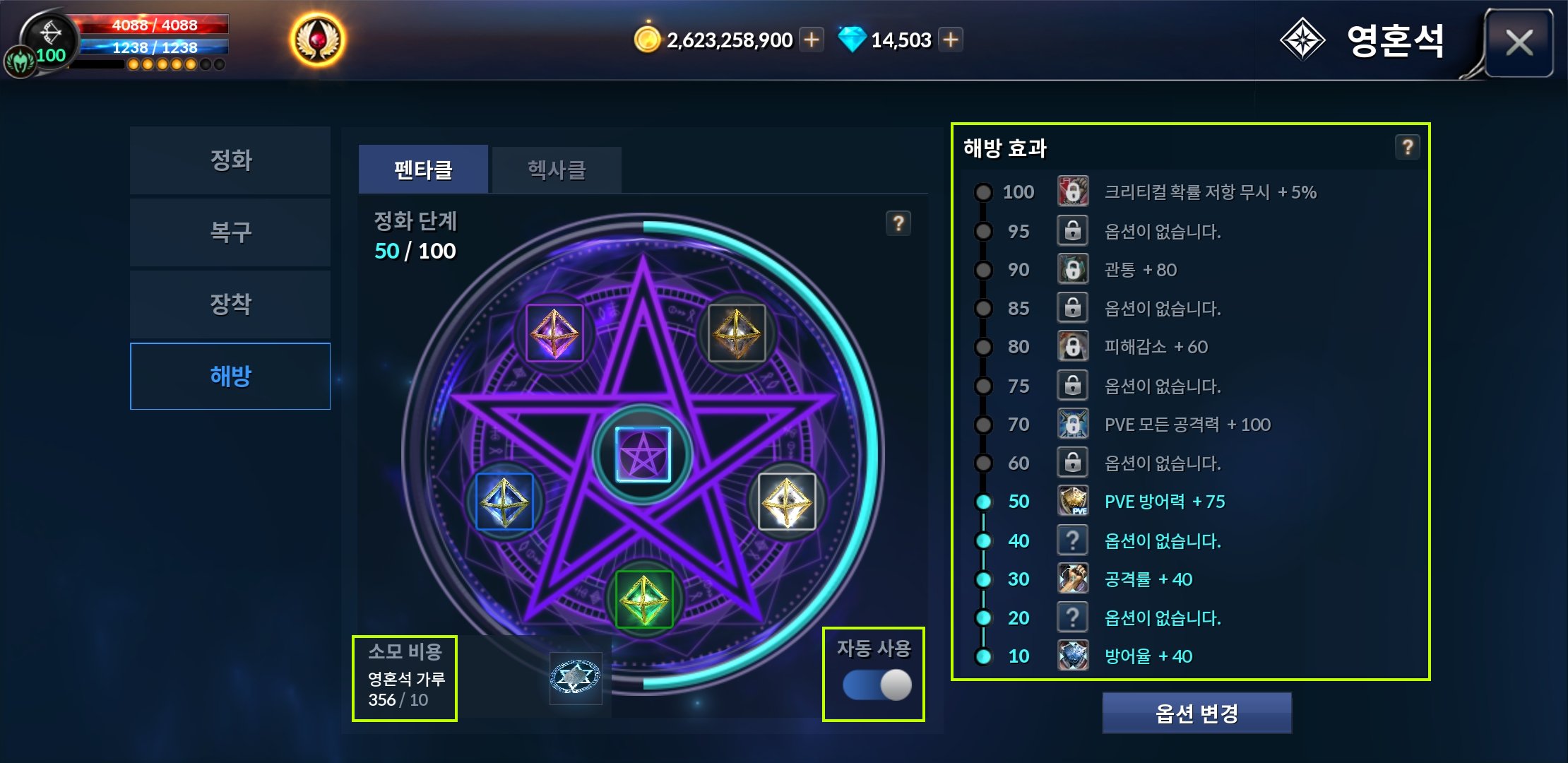Close the 영혼석 window
The width and height of the screenshot is (1568, 763).
(x=1519, y=43)
